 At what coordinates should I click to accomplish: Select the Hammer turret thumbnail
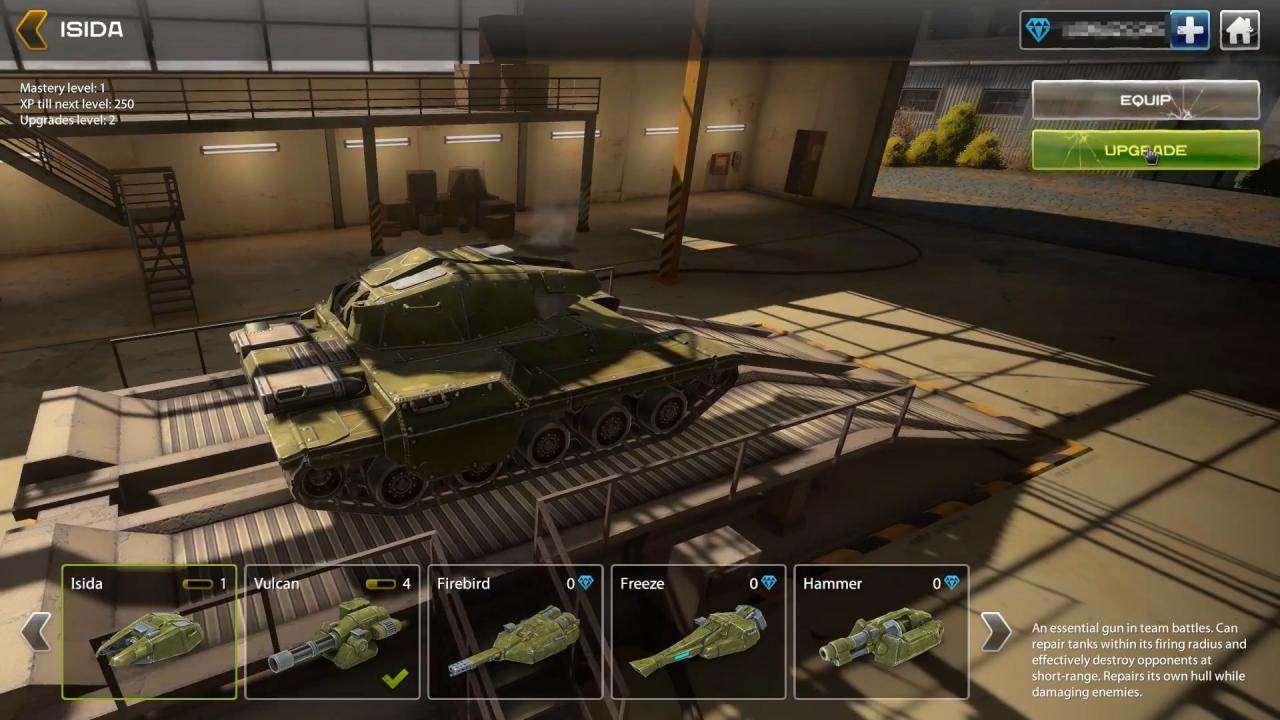tap(881, 640)
